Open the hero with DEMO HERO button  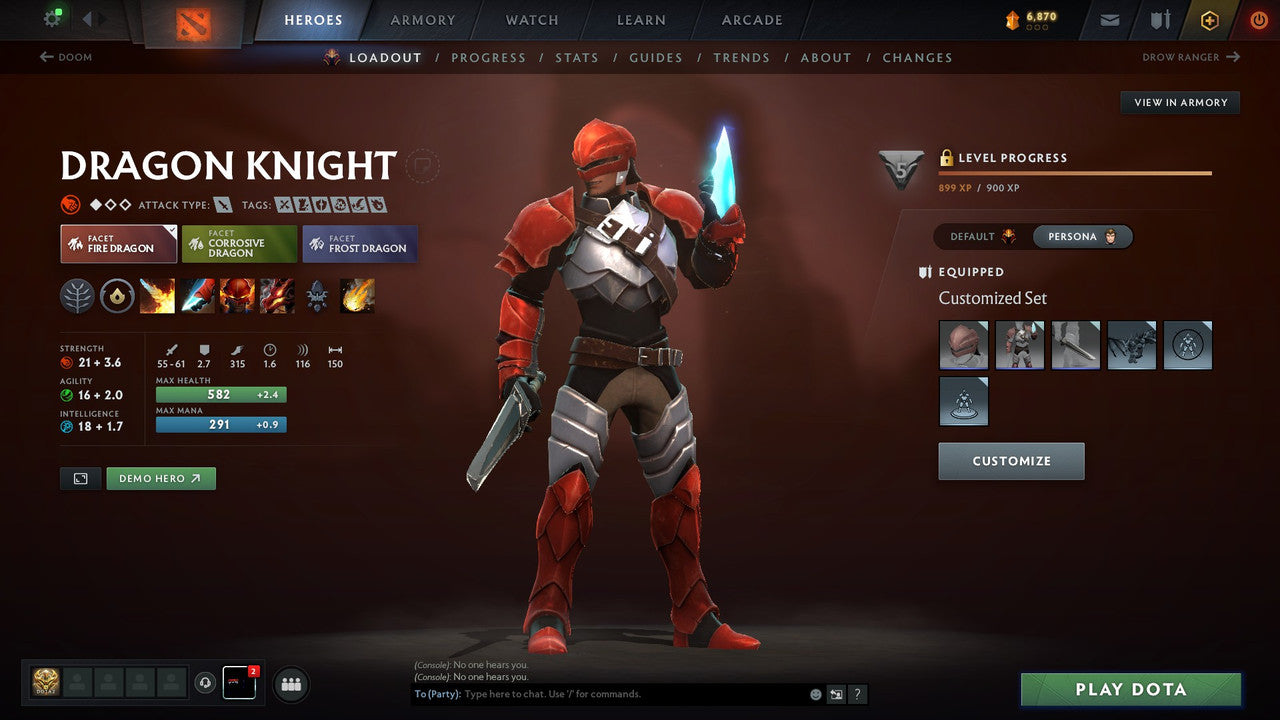tap(160, 478)
